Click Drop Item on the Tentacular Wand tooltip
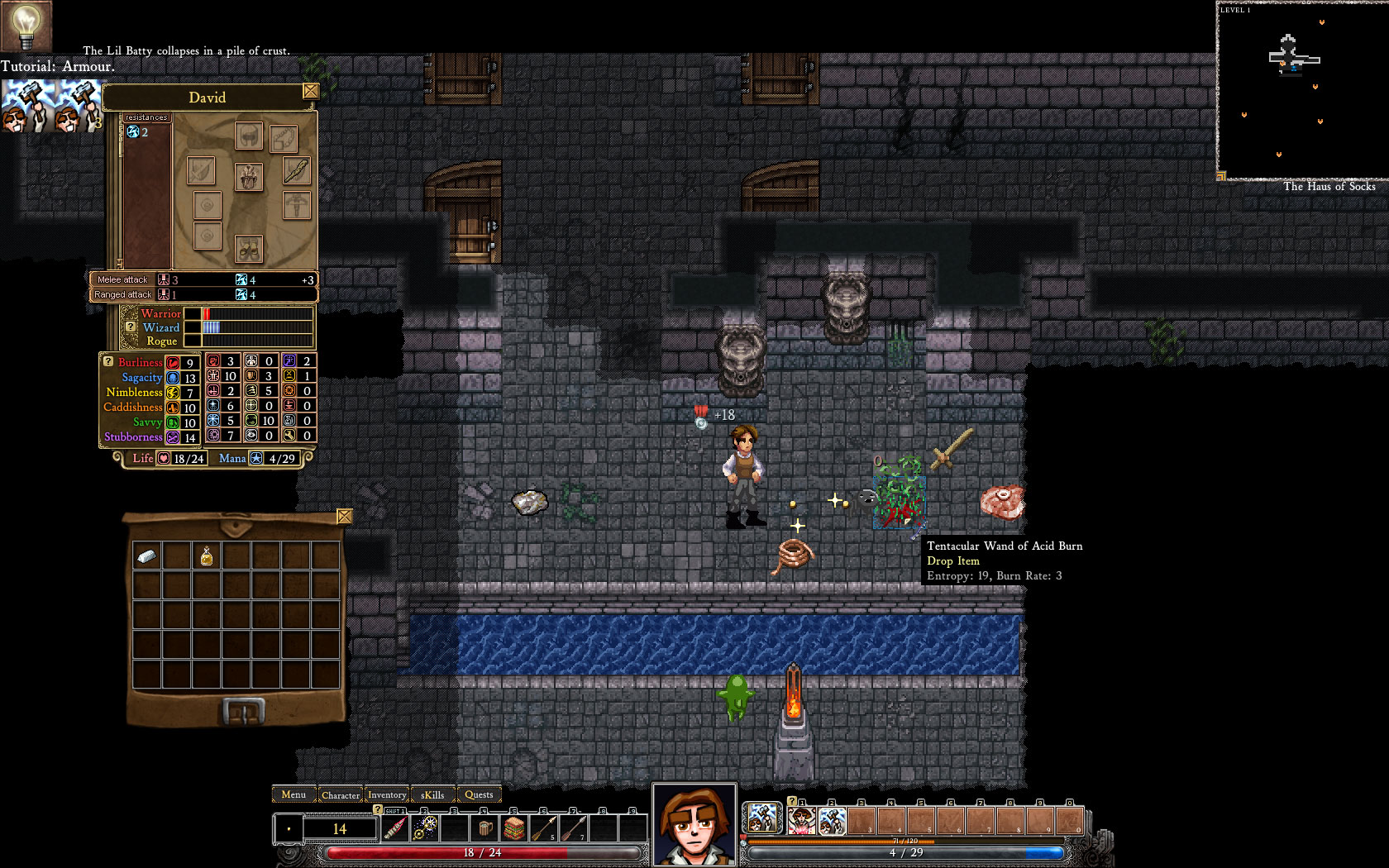This screenshot has height=868, width=1389. [x=952, y=560]
